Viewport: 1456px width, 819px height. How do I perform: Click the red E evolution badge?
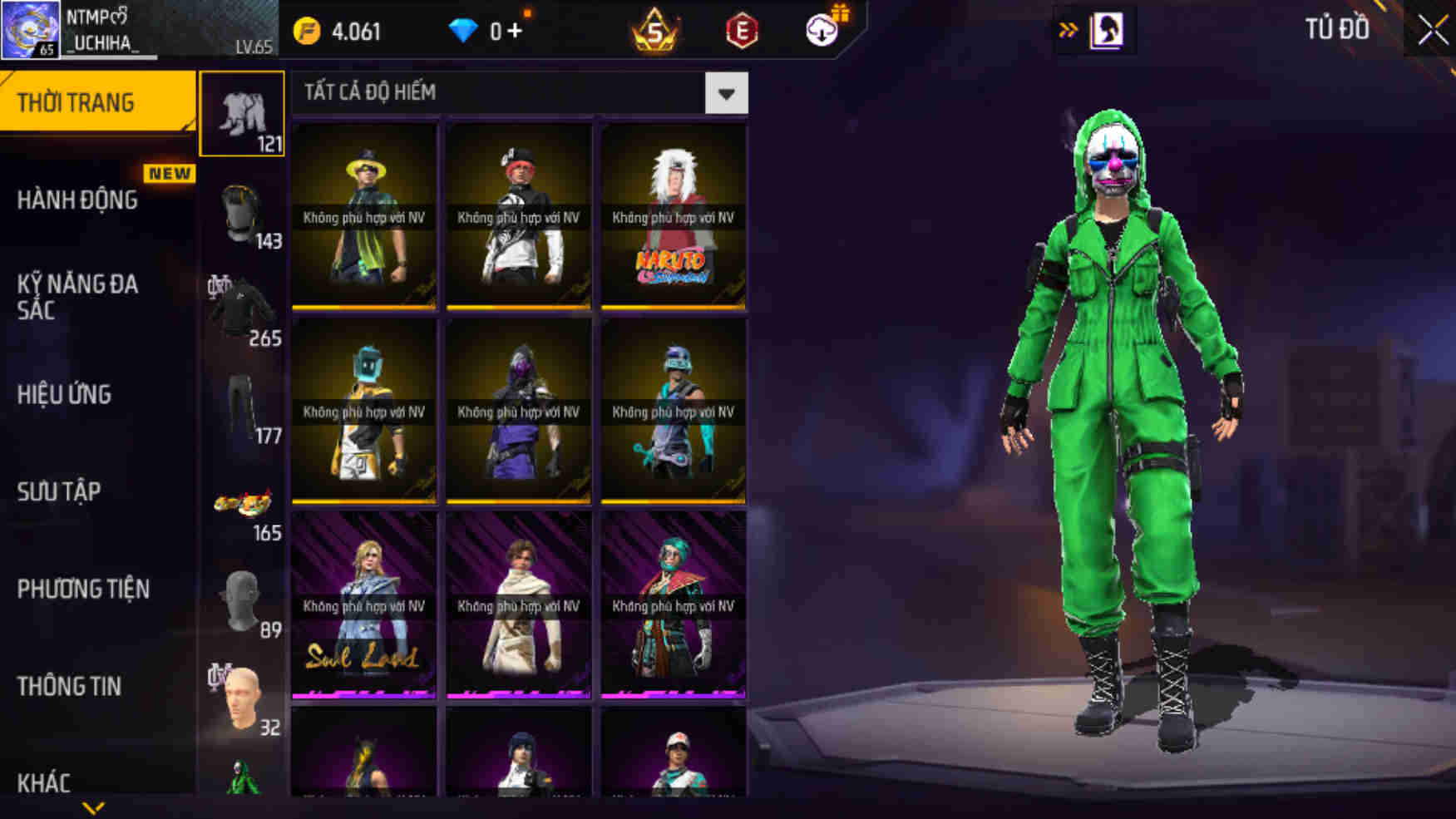pyautogui.click(x=741, y=32)
